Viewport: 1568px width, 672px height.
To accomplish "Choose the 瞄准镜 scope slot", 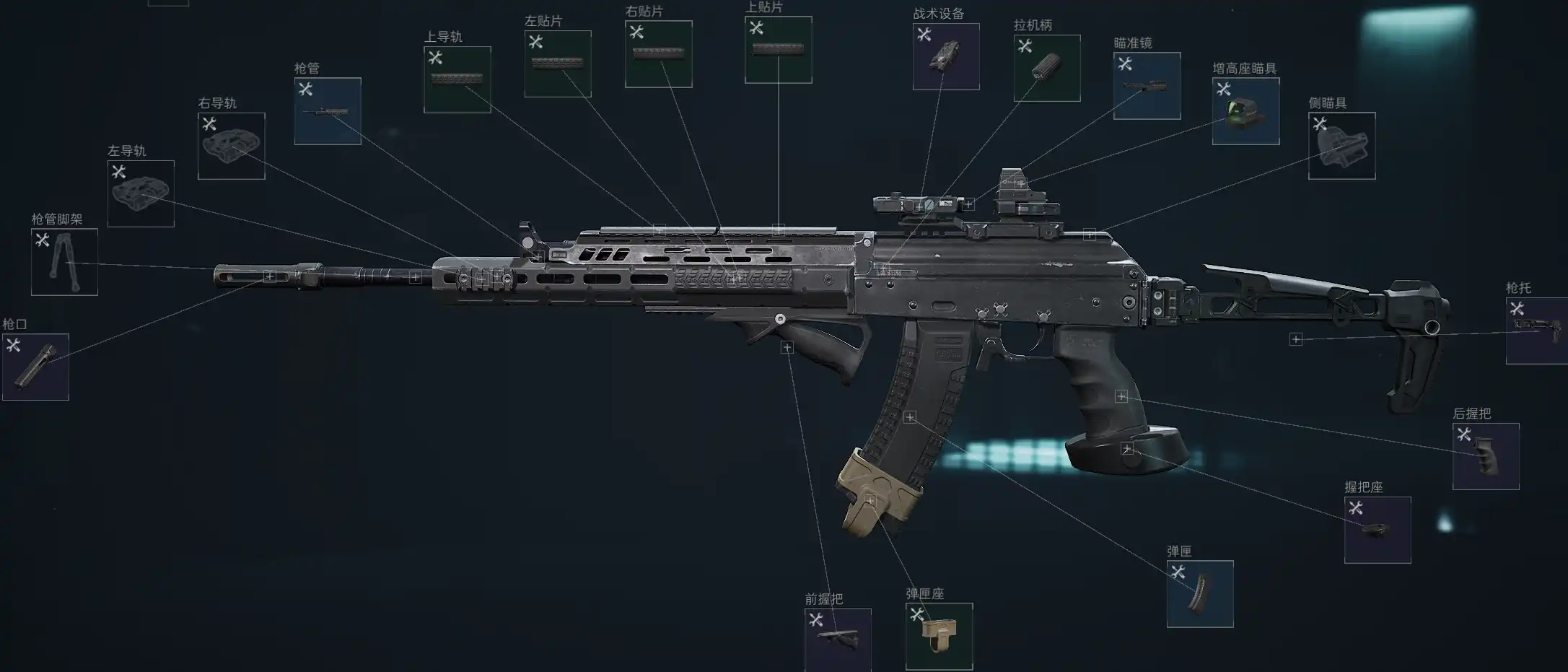I will 1147,86.
